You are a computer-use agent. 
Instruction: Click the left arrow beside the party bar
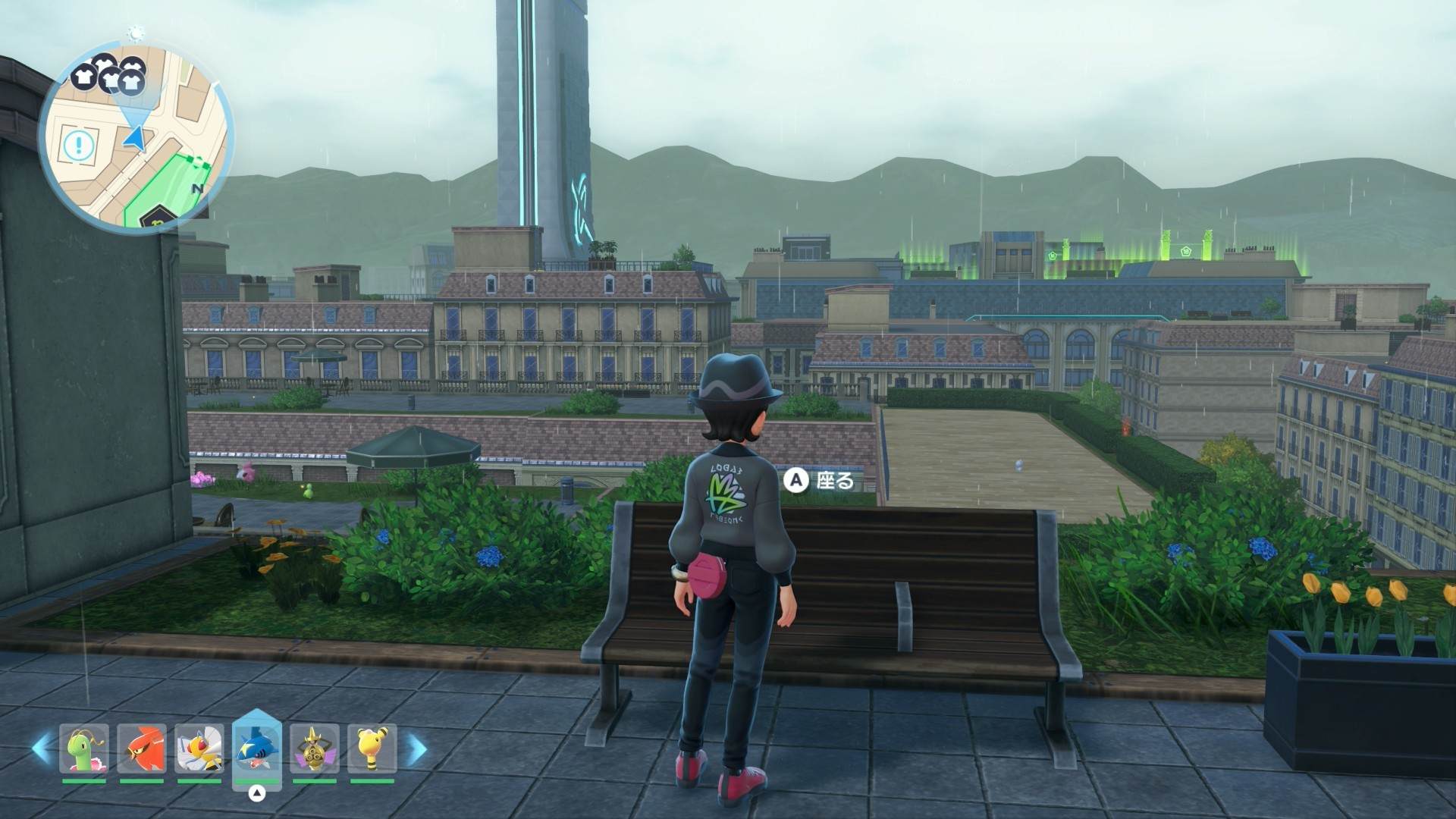pyautogui.click(x=42, y=748)
